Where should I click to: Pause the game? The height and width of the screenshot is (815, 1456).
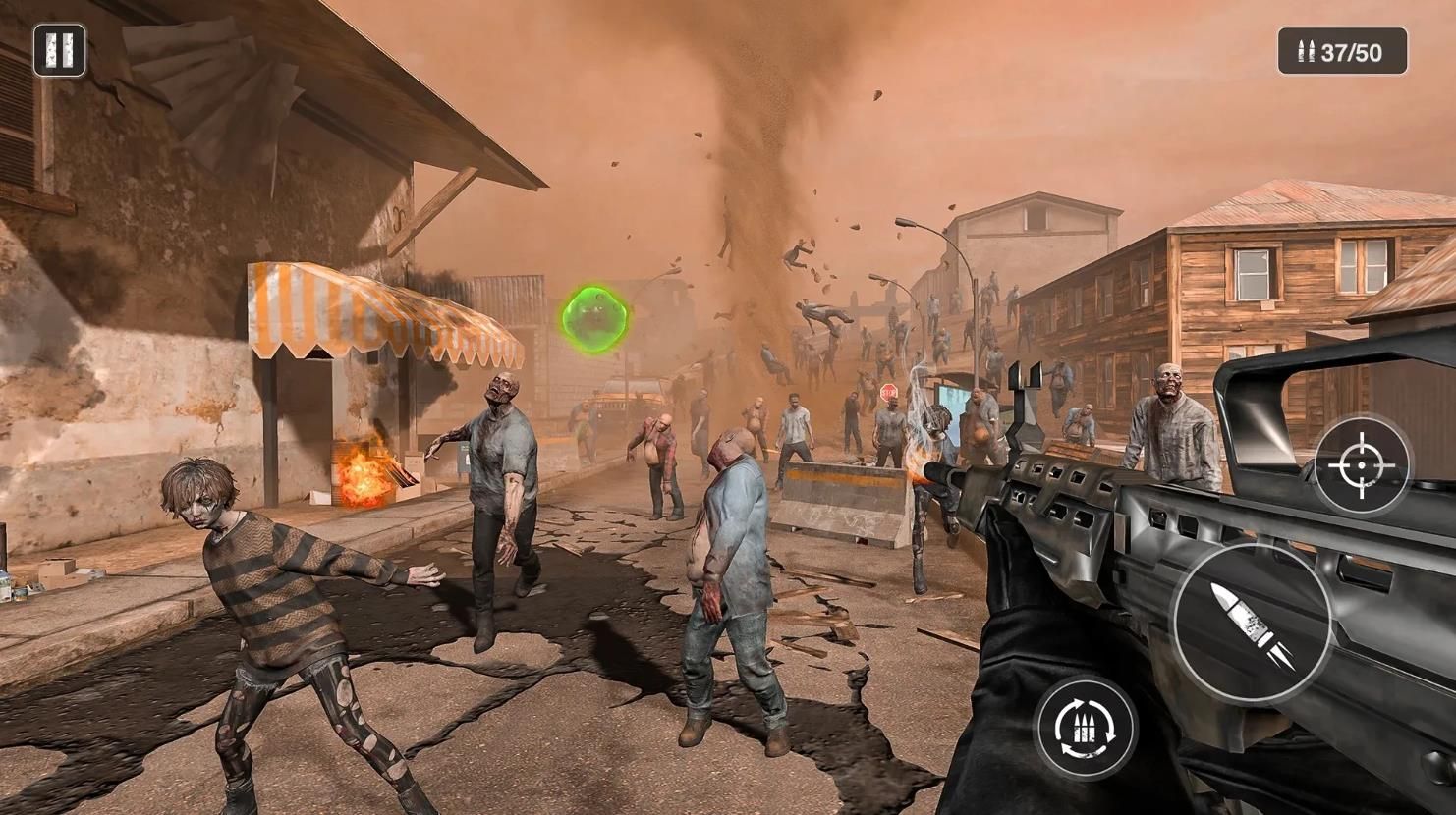(x=59, y=51)
